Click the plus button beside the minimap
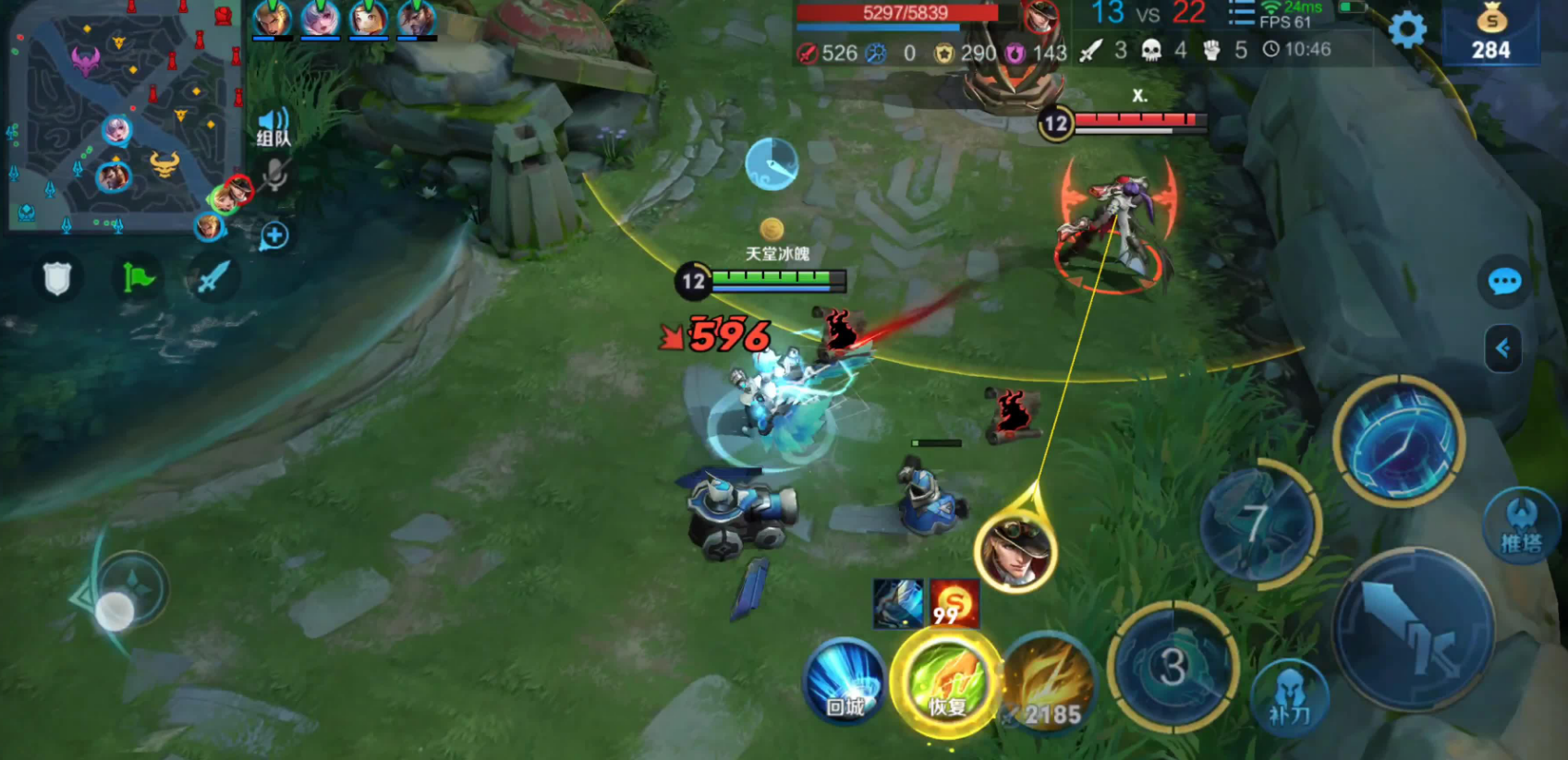This screenshot has width=1568, height=760. click(x=273, y=235)
